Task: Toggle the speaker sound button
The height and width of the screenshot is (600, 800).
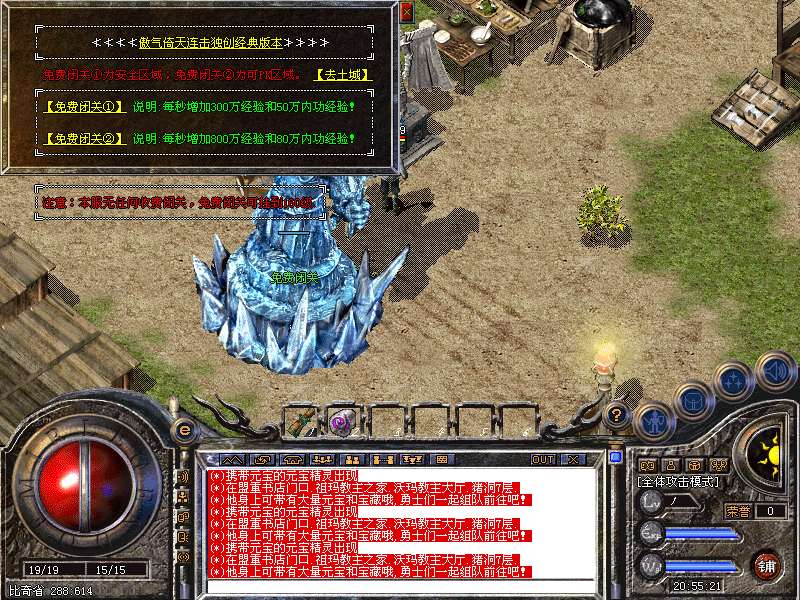Action: 775,372
